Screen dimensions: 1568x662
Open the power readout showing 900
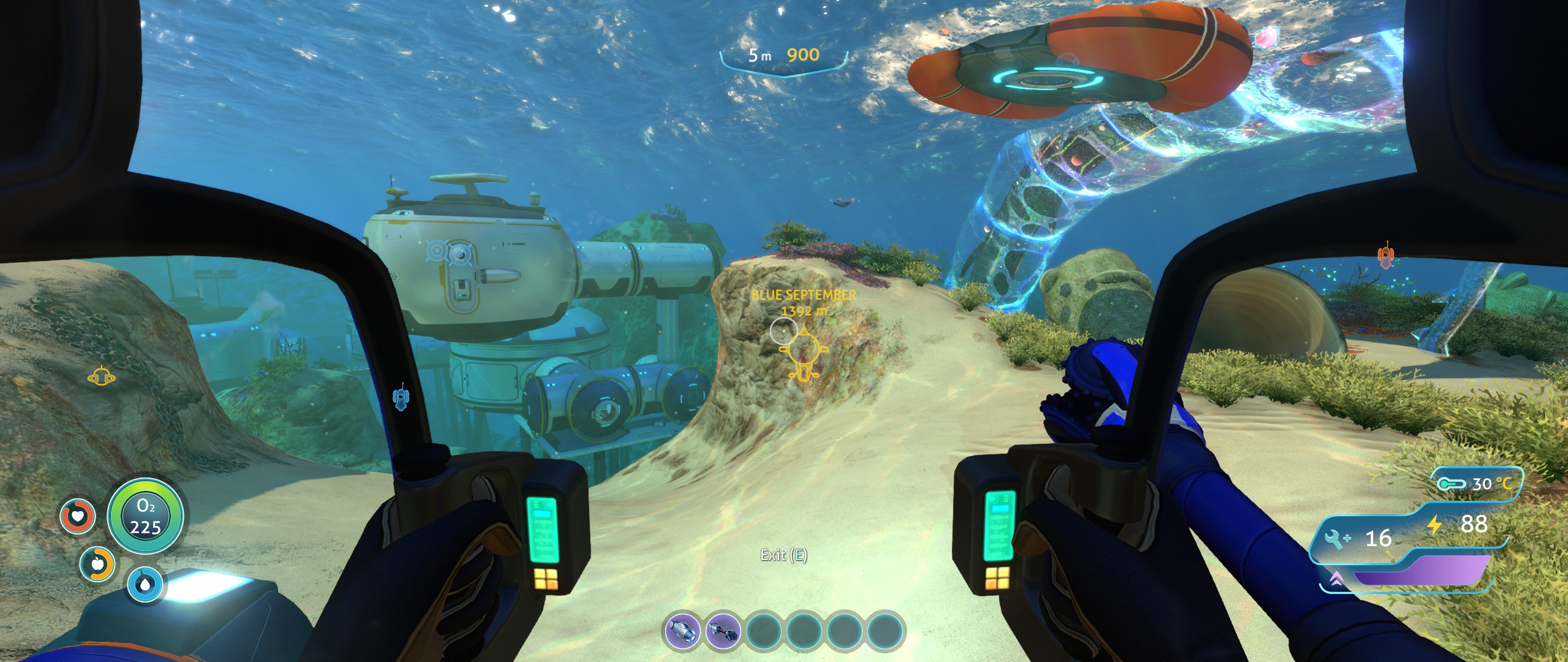point(804,55)
